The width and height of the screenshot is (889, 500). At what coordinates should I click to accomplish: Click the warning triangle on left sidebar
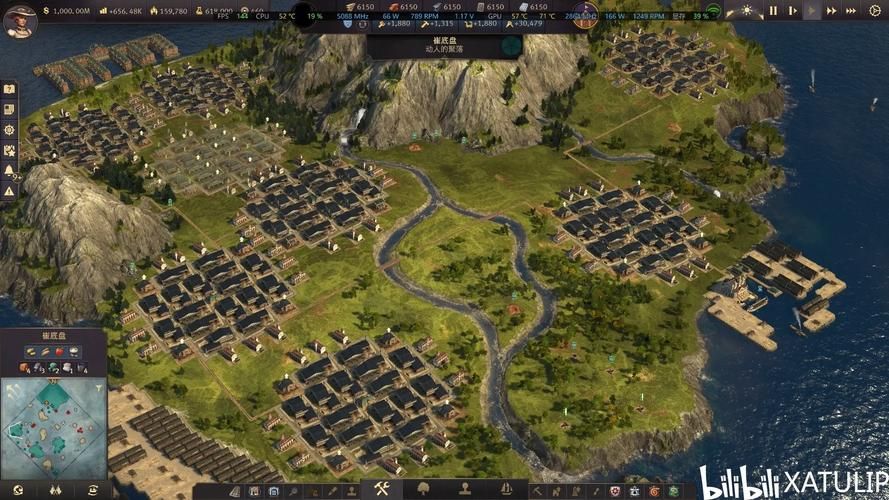(x=9, y=190)
